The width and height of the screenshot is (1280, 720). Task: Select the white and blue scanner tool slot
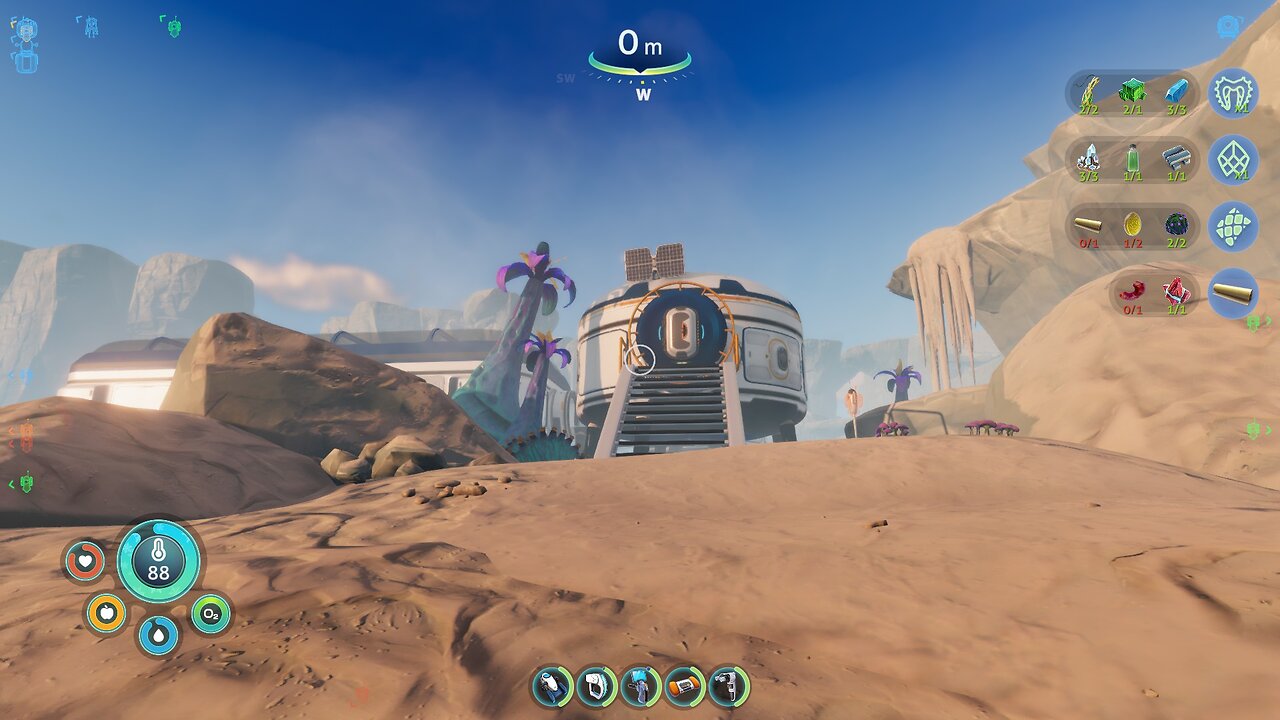tap(552, 687)
